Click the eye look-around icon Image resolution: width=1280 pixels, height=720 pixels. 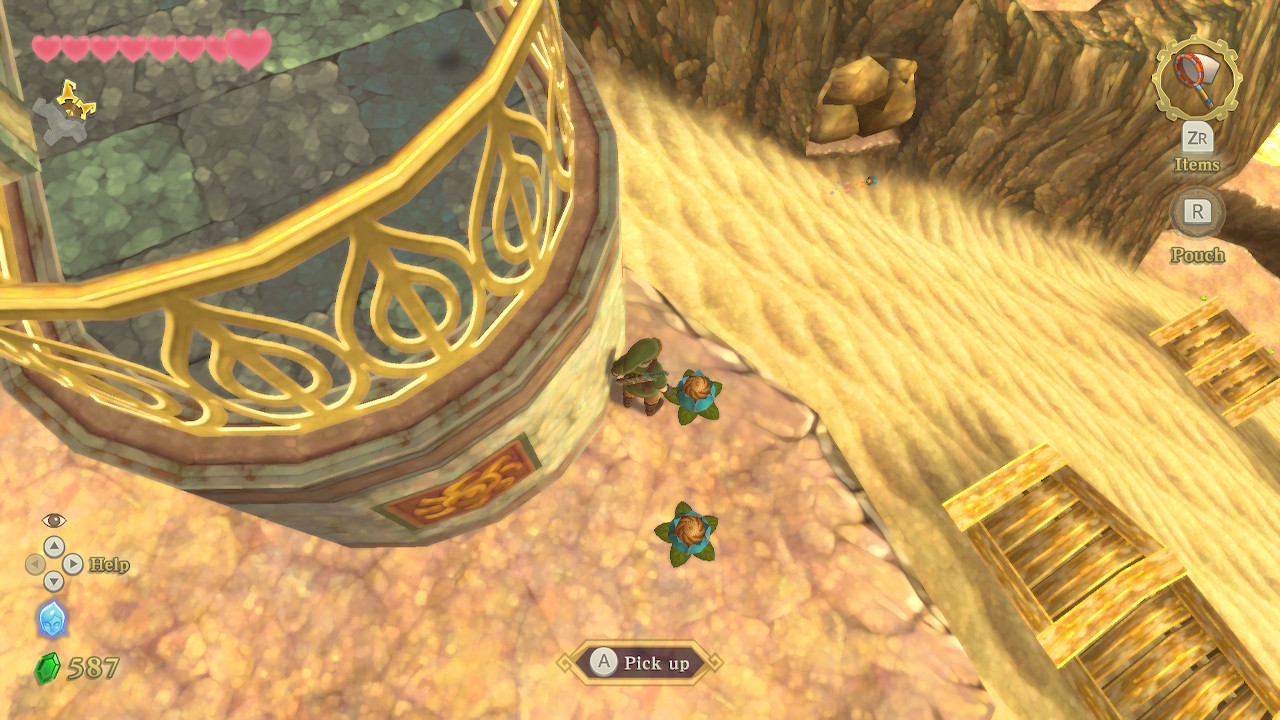[x=54, y=520]
